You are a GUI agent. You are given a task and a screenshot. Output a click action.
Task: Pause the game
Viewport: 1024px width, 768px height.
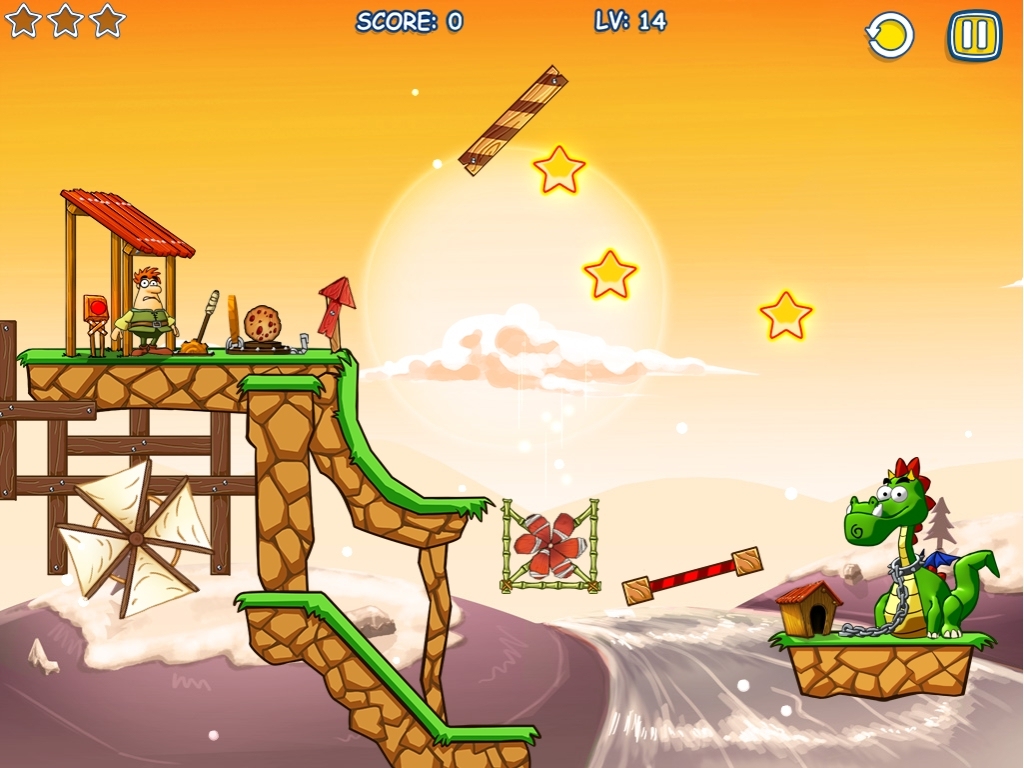click(x=974, y=36)
